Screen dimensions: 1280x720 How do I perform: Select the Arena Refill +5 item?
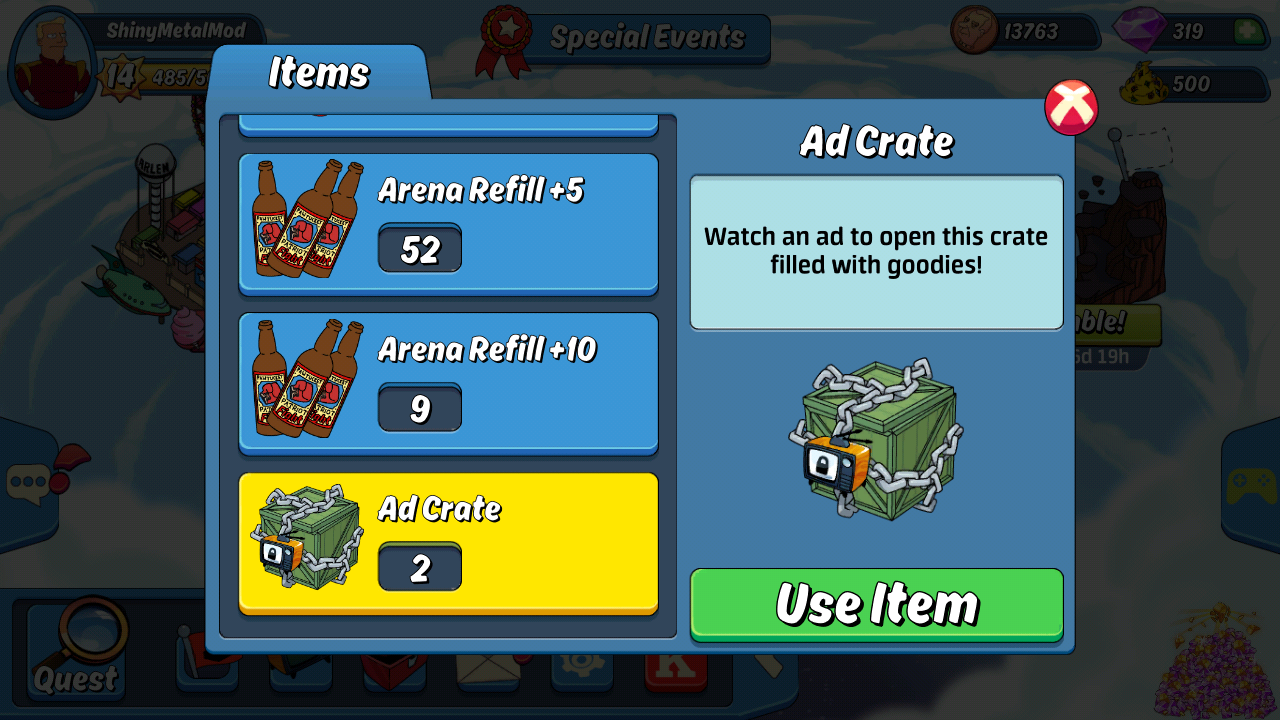point(448,224)
